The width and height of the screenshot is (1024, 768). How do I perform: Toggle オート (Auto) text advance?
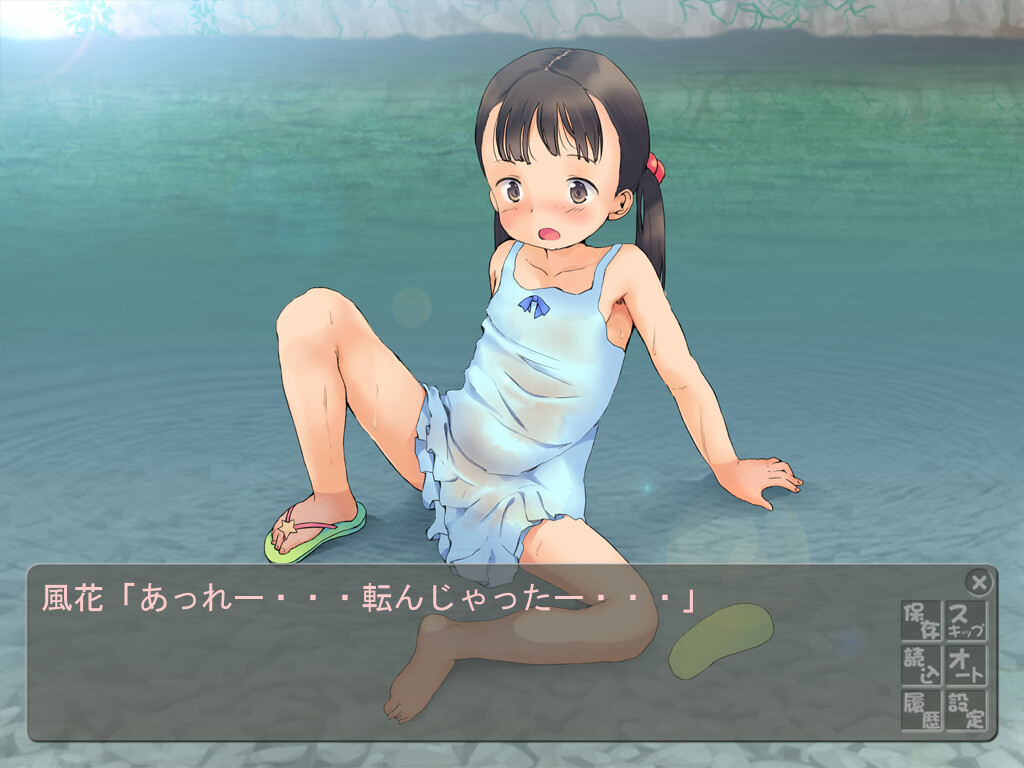tap(966, 665)
